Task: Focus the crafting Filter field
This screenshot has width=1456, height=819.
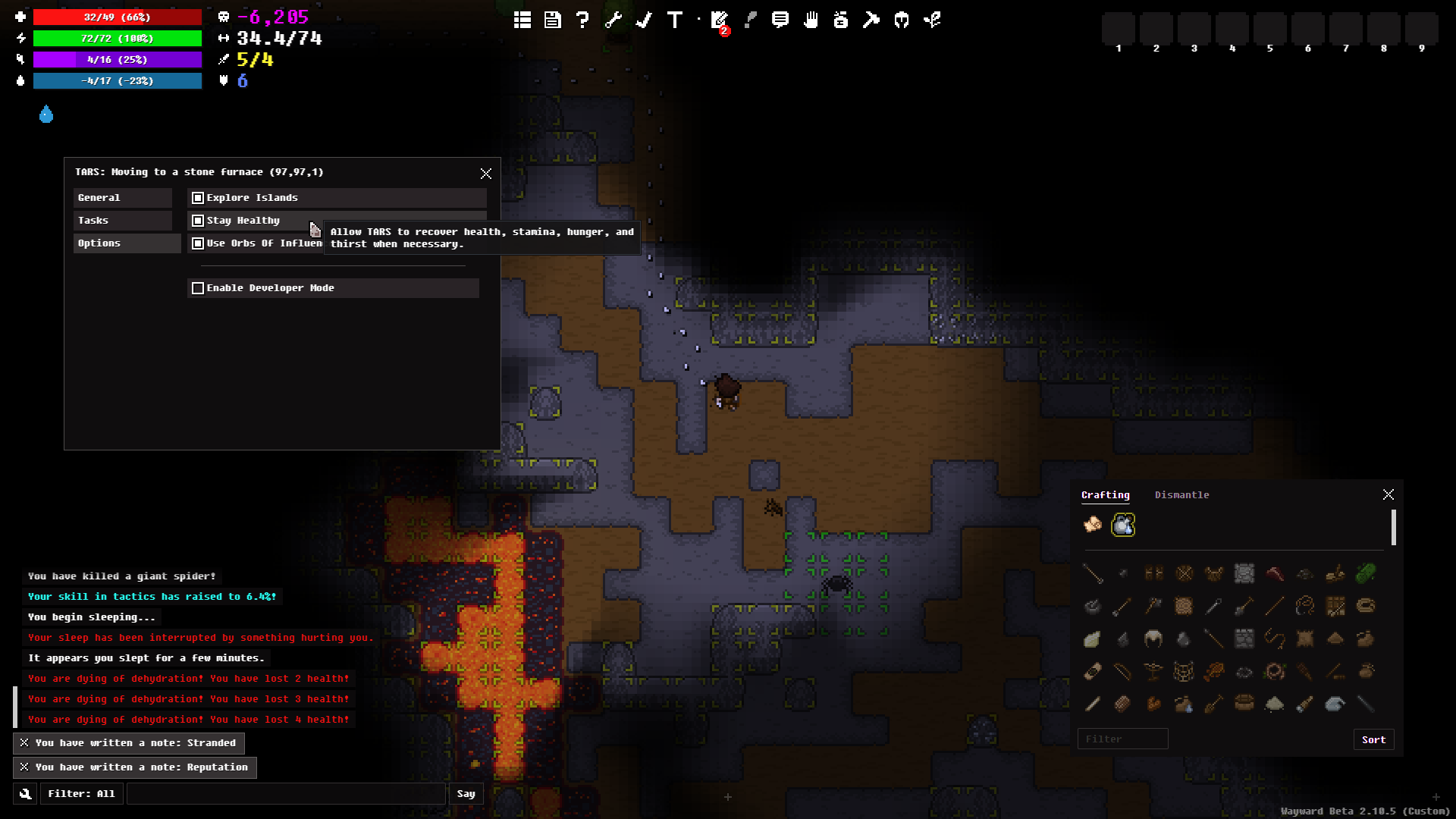Action: coord(1122,739)
